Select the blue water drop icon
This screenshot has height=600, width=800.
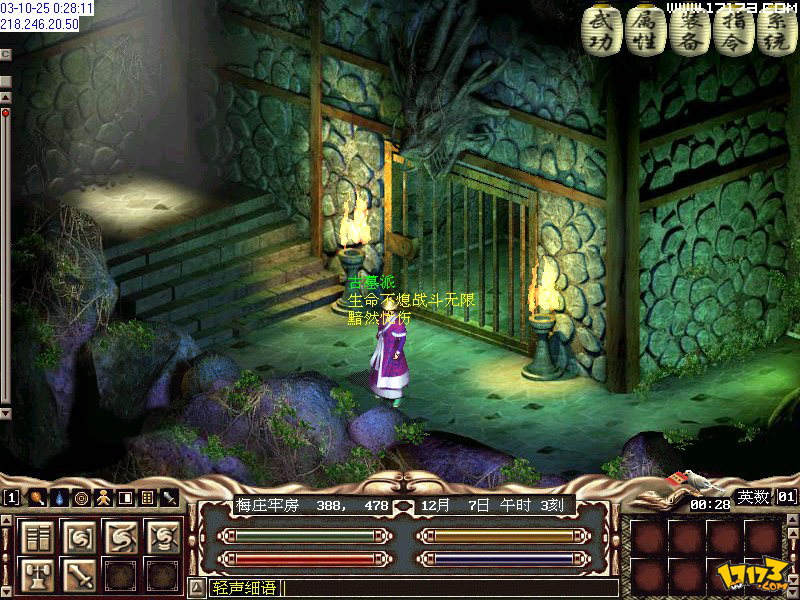(x=59, y=497)
